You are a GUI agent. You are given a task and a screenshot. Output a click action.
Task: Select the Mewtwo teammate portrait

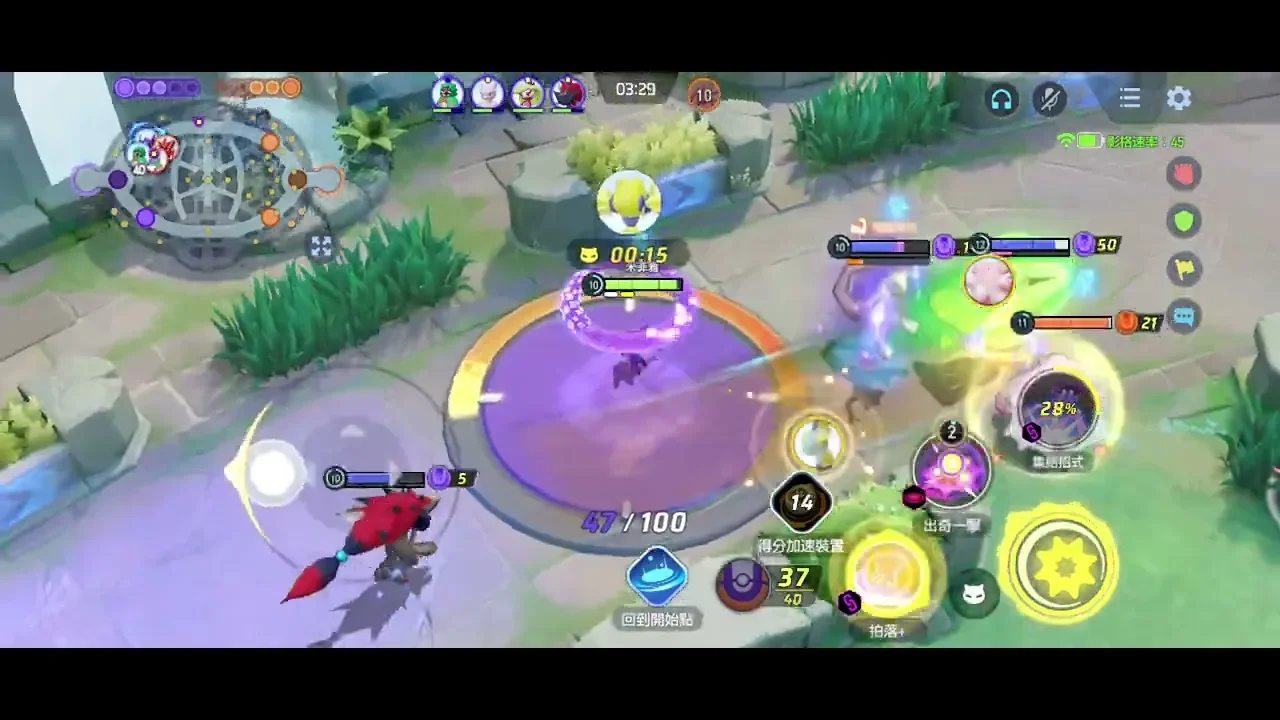pyautogui.click(x=488, y=93)
